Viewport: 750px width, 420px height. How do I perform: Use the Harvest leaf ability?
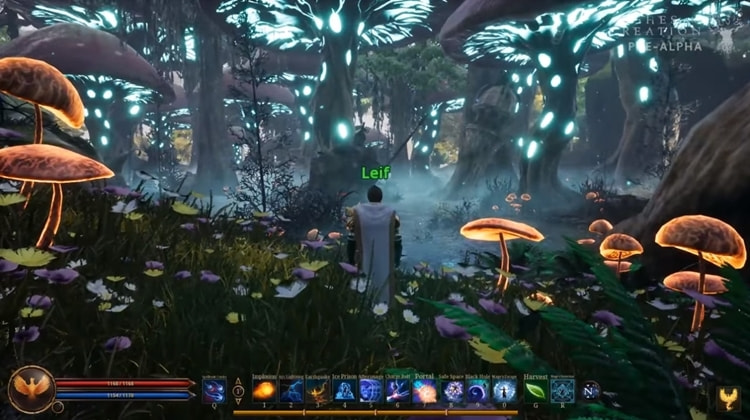point(535,390)
